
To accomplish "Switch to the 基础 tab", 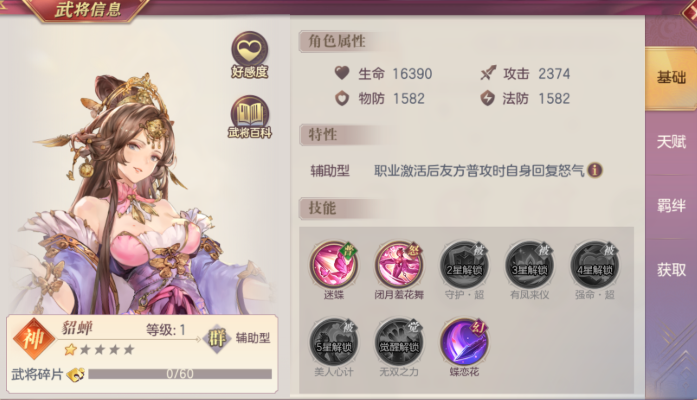I will (x=671, y=78).
